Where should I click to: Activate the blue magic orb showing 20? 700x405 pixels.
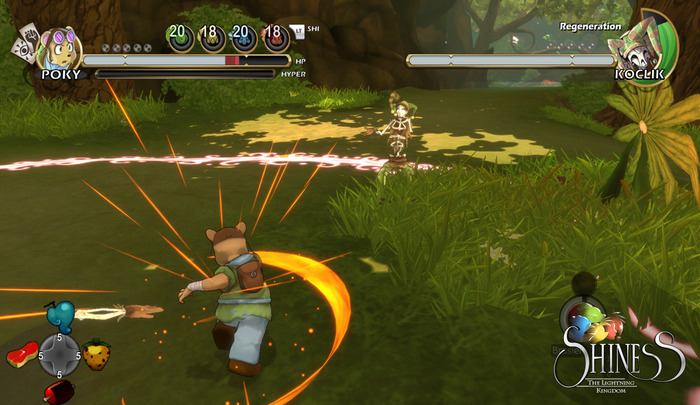point(241,37)
